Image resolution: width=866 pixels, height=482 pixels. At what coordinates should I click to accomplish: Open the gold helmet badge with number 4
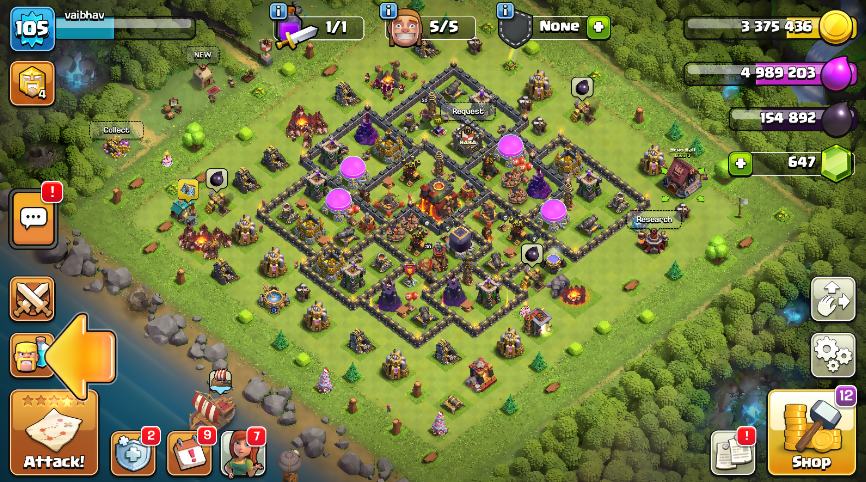click(x=32, y=84)
